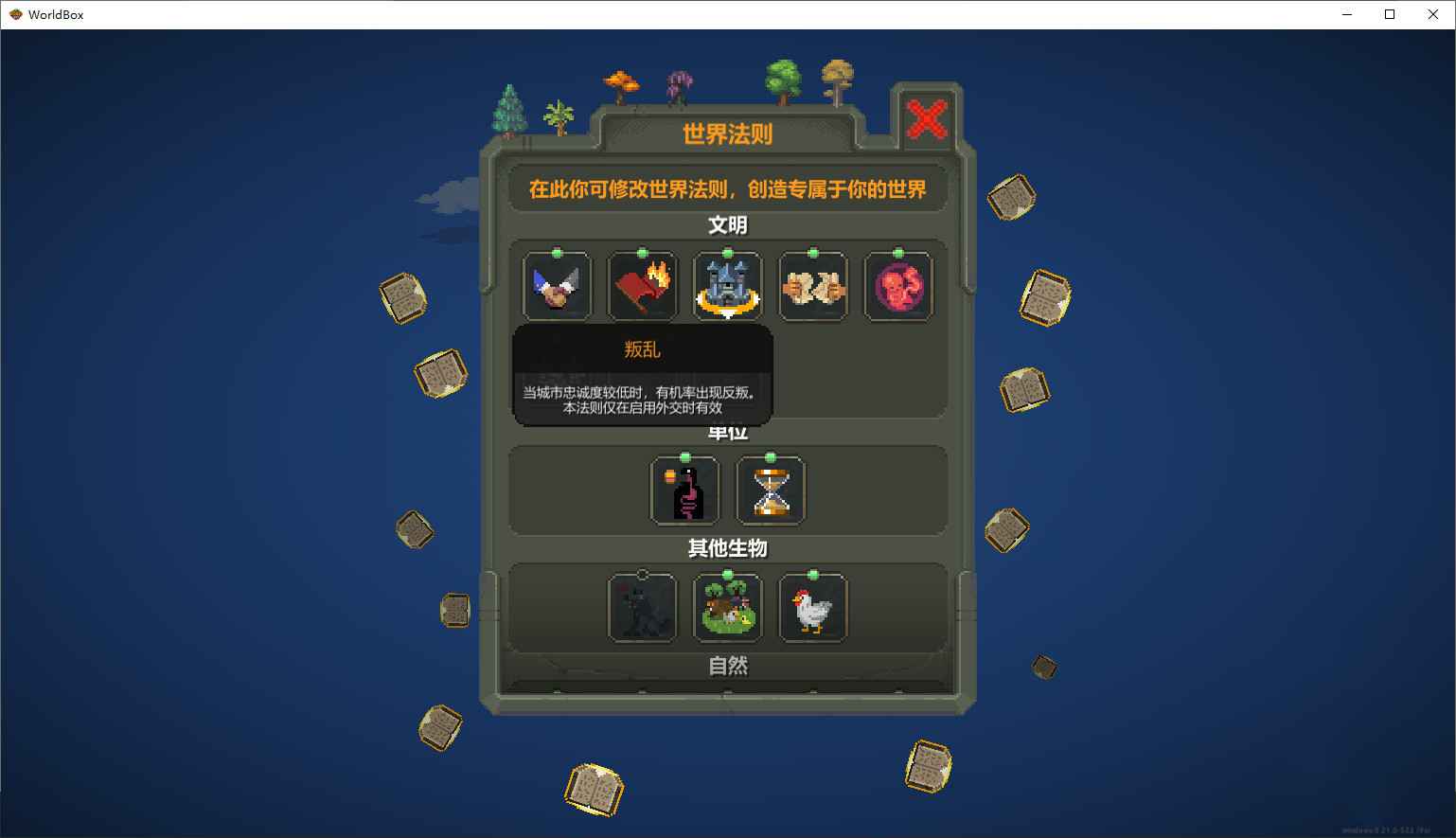Click the torn treaty diplomacy law icon
The height and width of the screenshot is (838, 1456).
coord(812,285)
